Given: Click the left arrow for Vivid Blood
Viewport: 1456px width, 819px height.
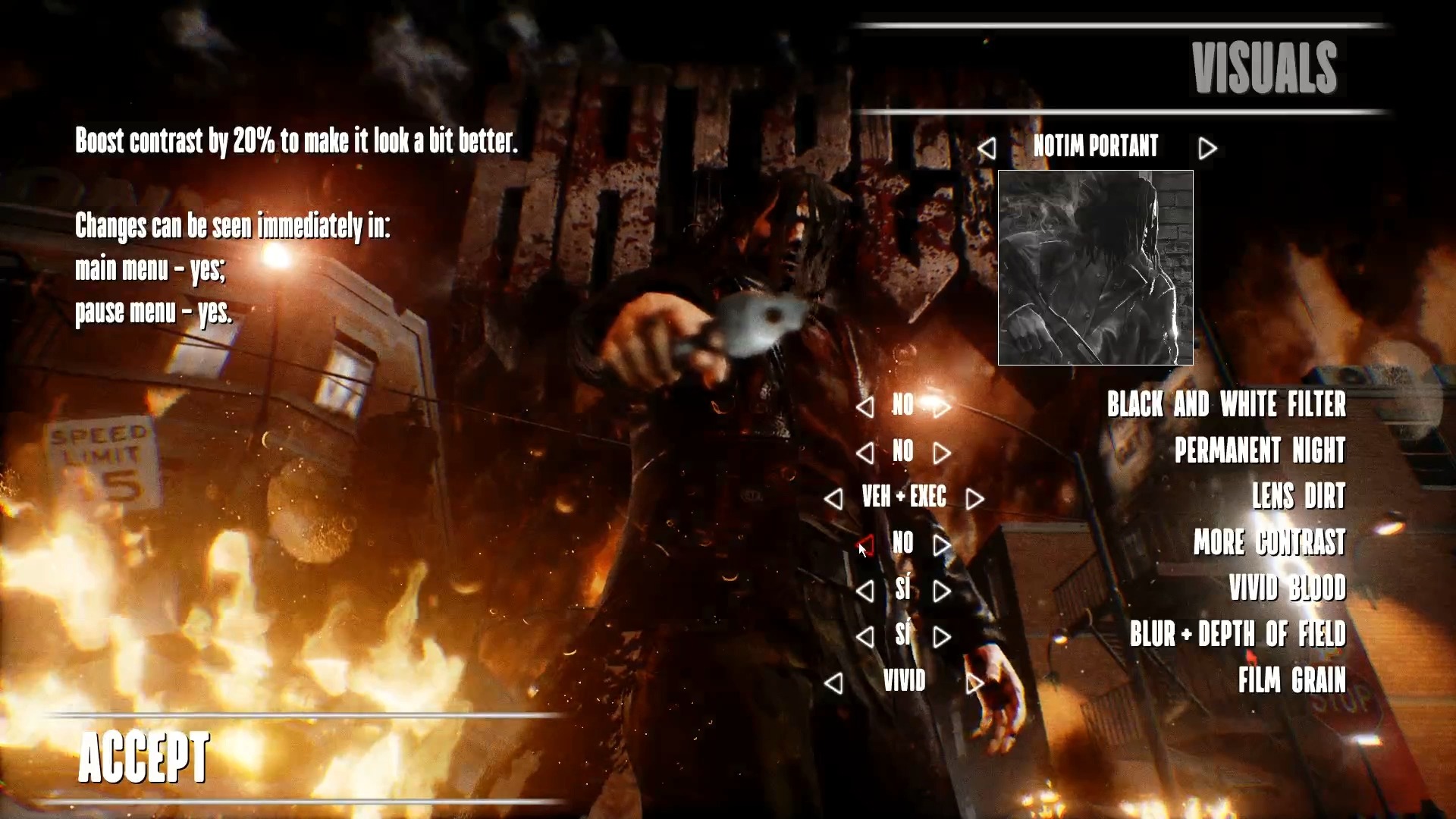Looking at the screenshot, I should (x=864, y=591).
